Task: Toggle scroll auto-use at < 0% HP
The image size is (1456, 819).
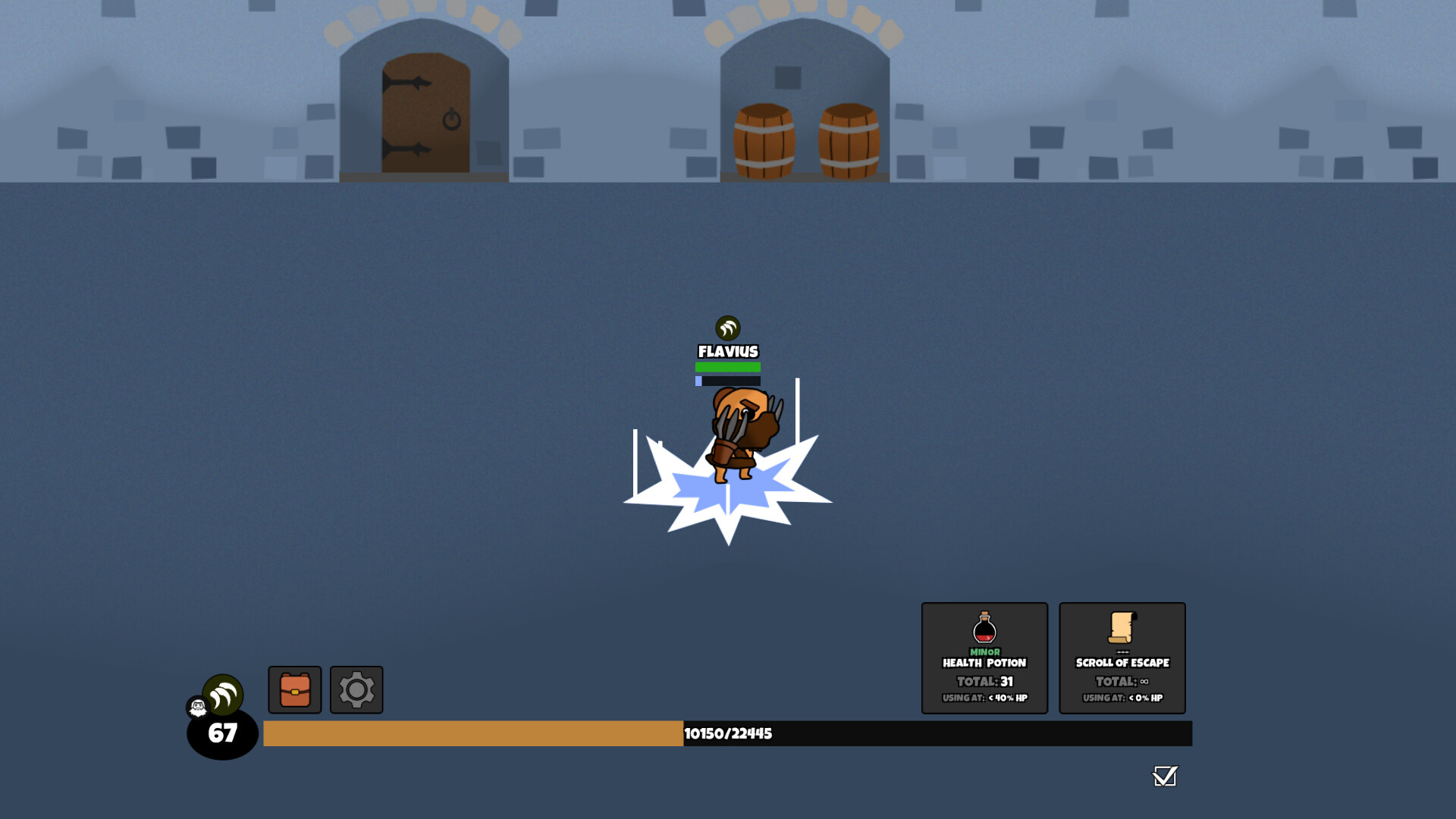Action: (1122, 699)
